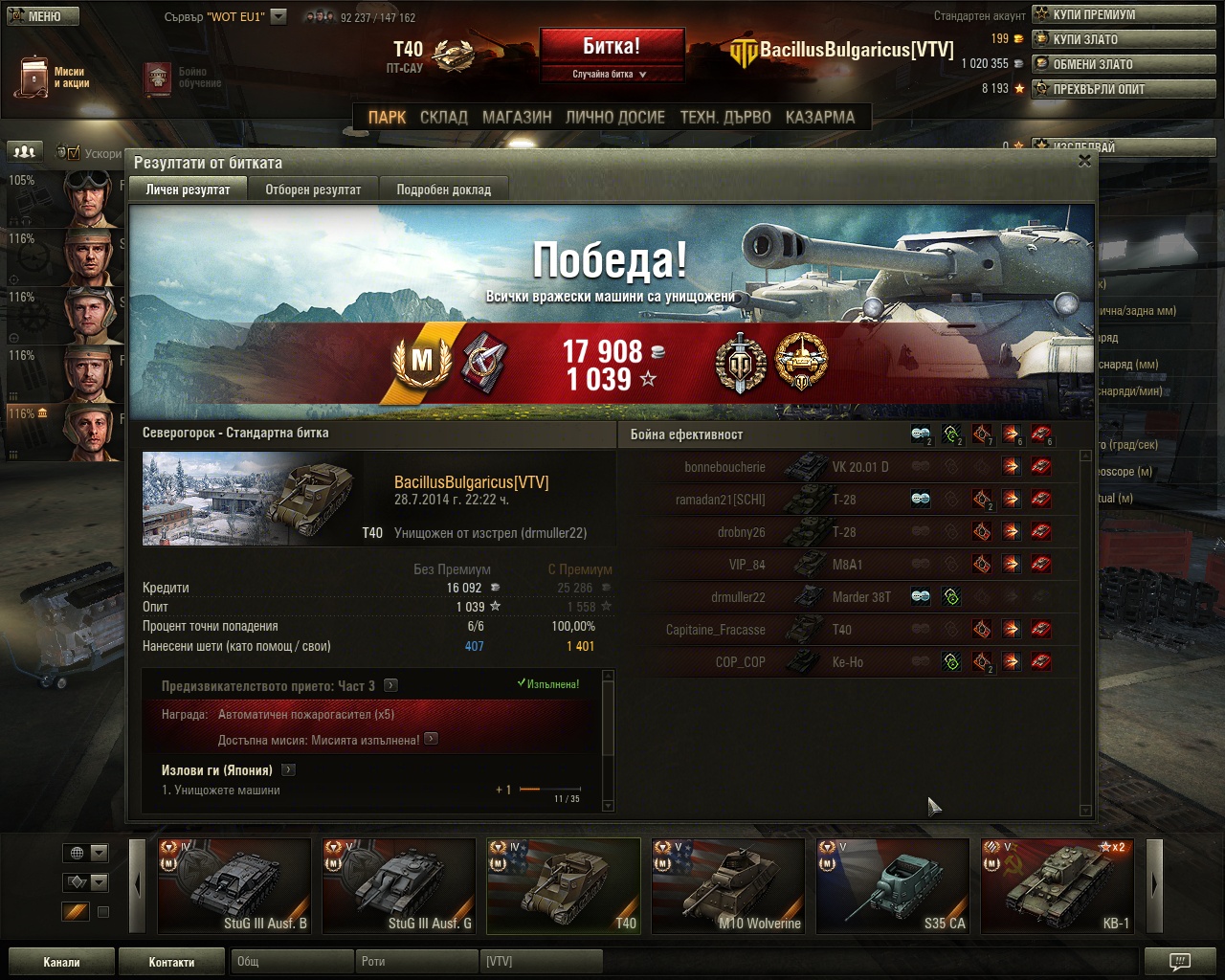Open the Канали chat channels

tap(61, 962)
